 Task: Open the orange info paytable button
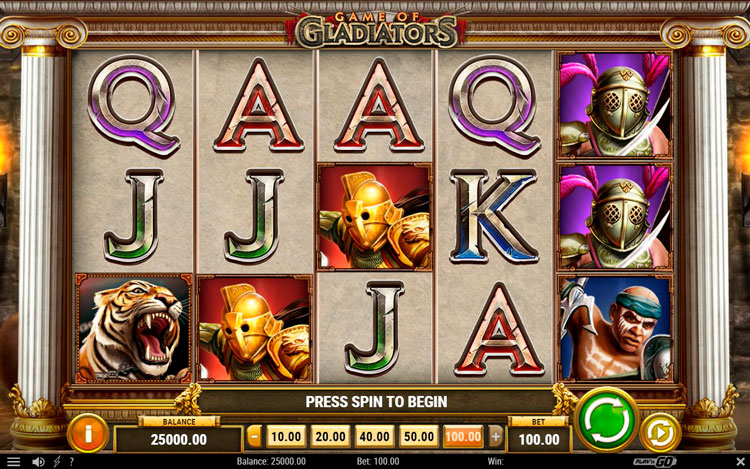(88, 433)
